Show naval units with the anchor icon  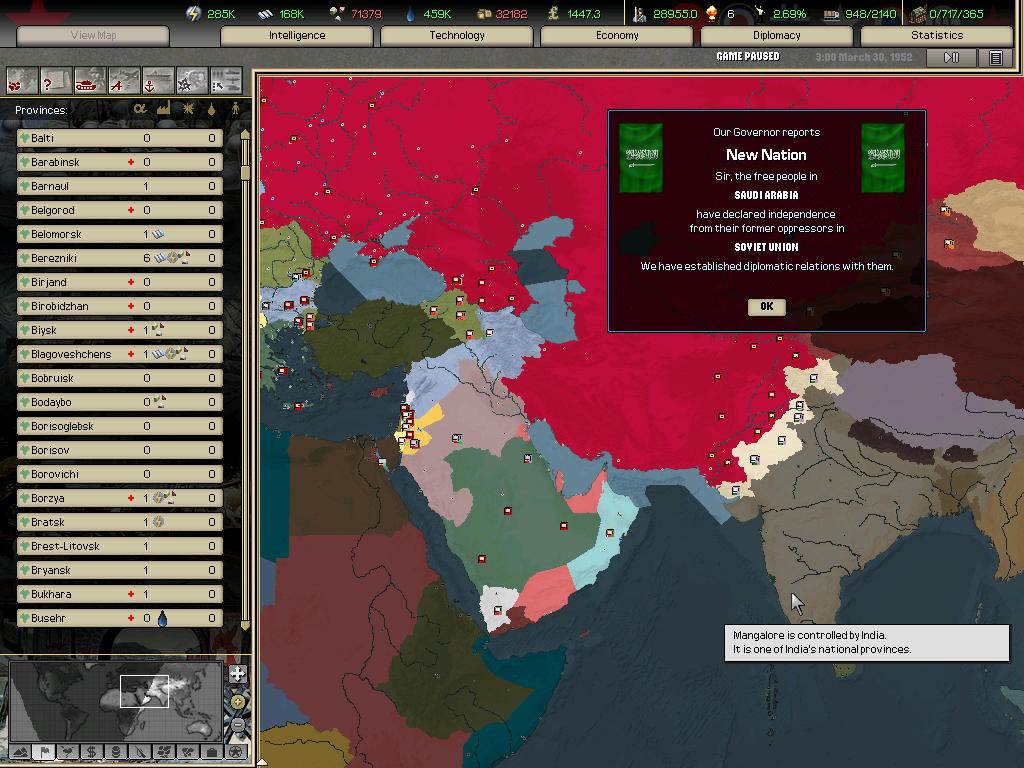pyautogui.click(x=158, y=79)
